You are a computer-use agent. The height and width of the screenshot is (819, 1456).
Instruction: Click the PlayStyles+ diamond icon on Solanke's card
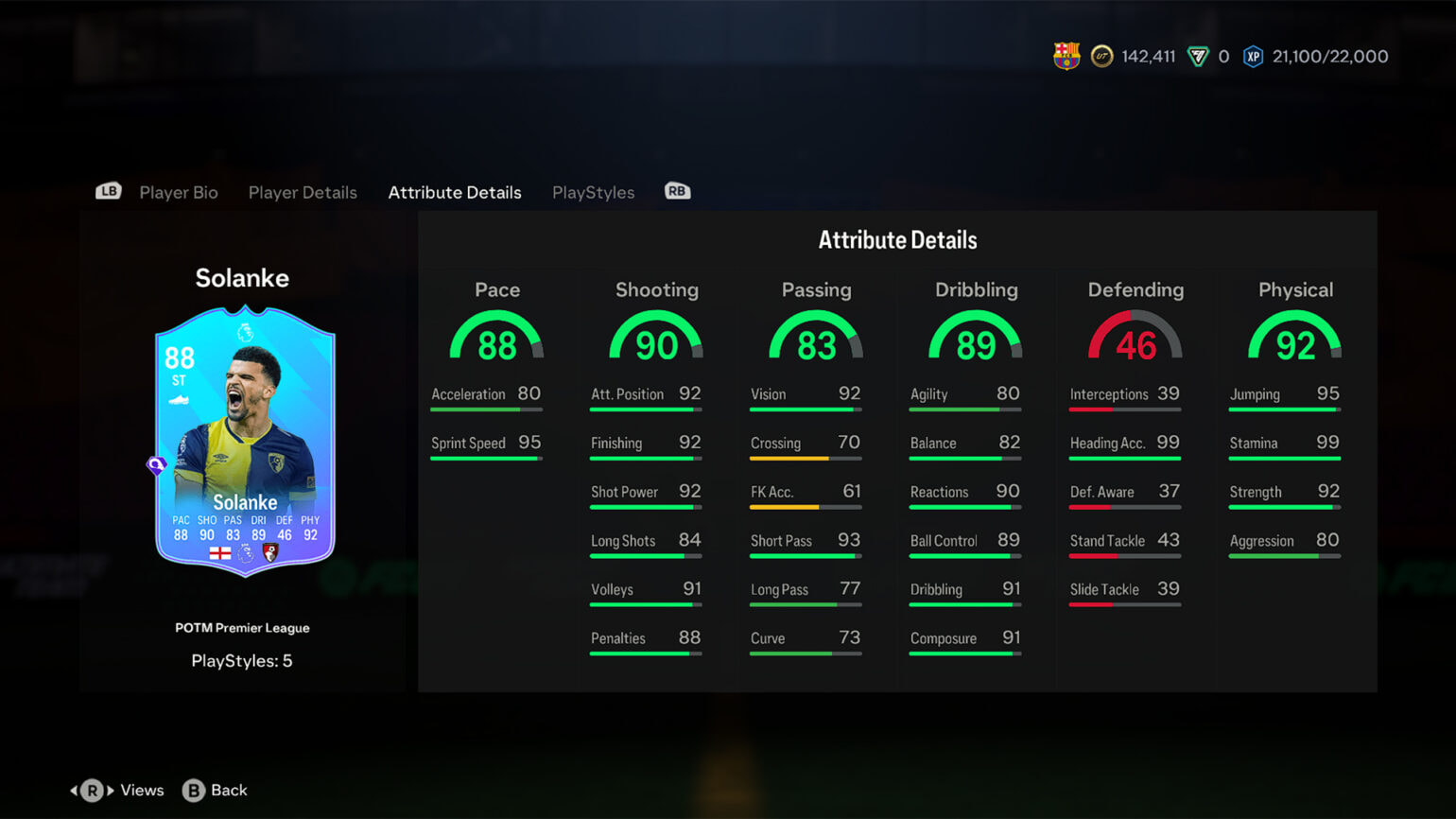156,465
